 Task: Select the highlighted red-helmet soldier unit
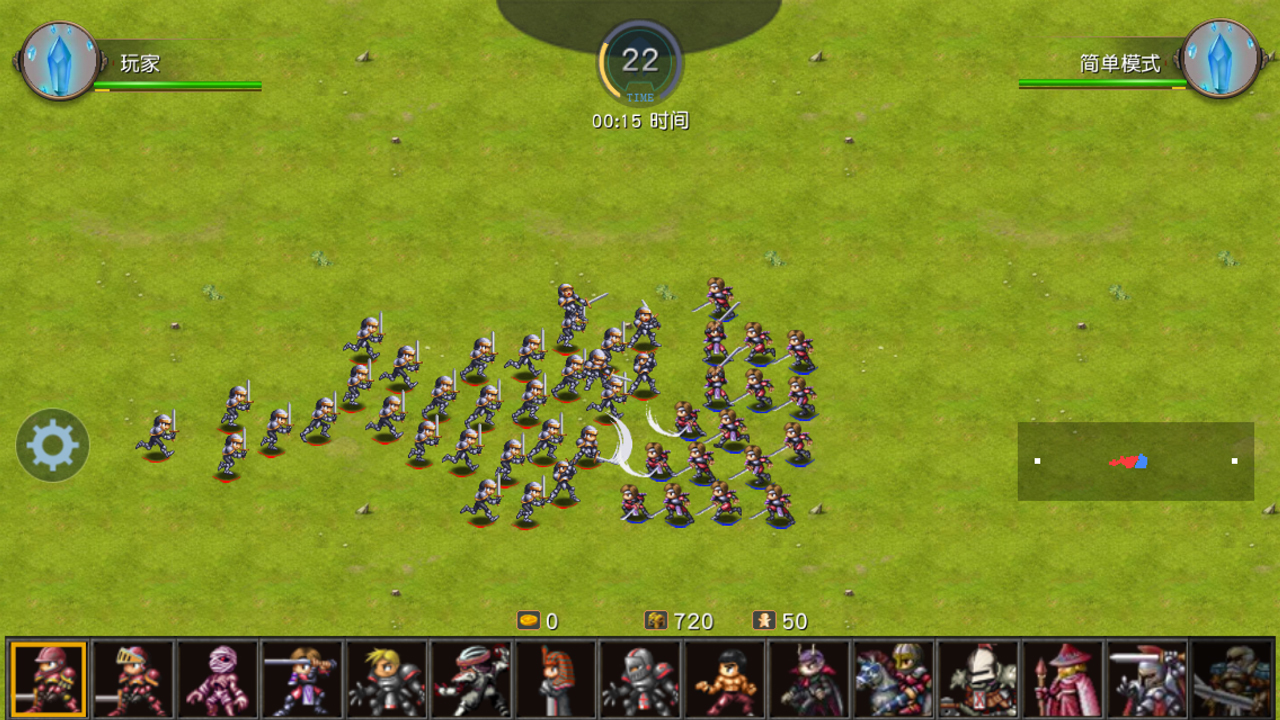pyautogui.click(x=48, y=680)
